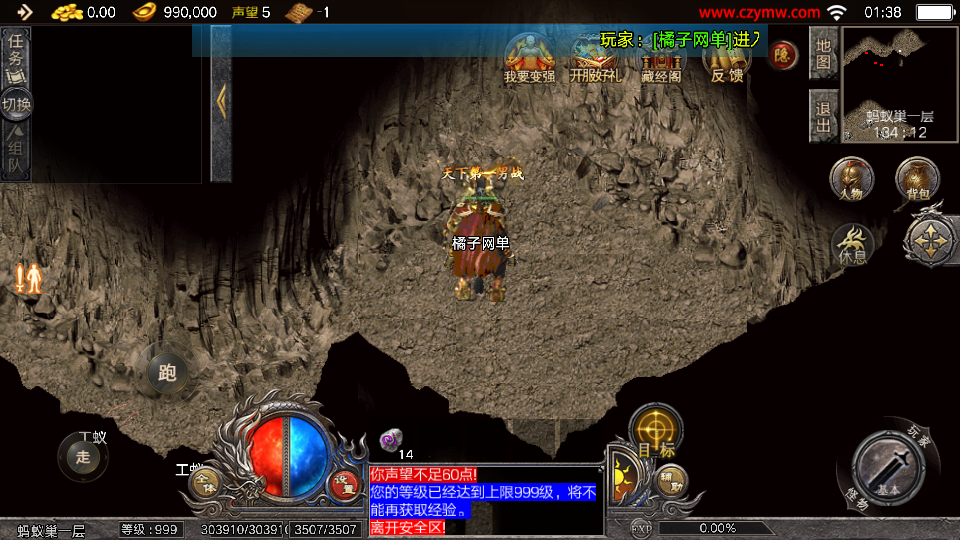The image size is (960, 540).
Task: Open the 背包 backpack inventory
Action: [917, 180]
